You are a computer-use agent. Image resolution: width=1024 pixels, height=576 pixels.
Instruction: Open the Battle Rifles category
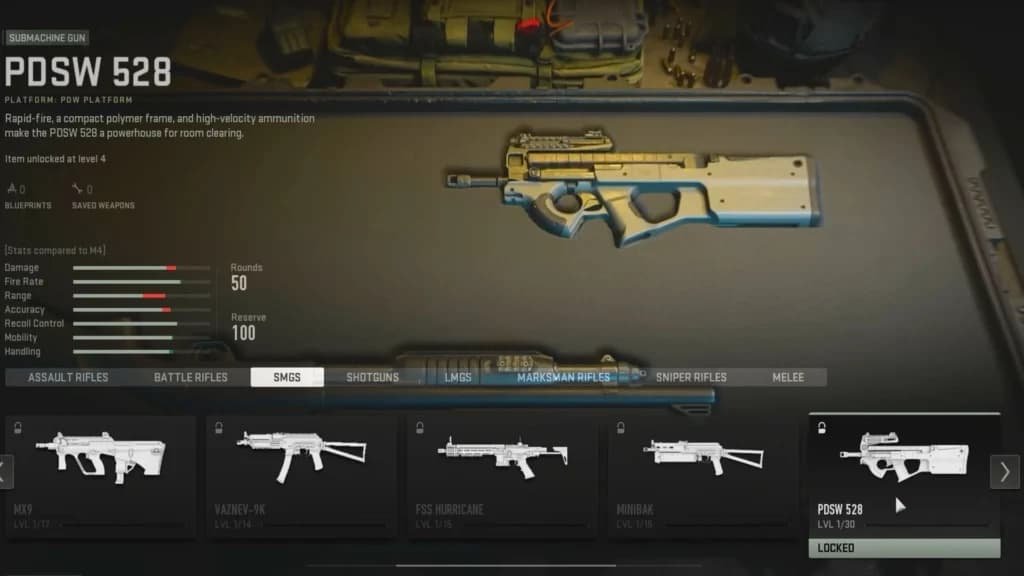coord(191,377)
